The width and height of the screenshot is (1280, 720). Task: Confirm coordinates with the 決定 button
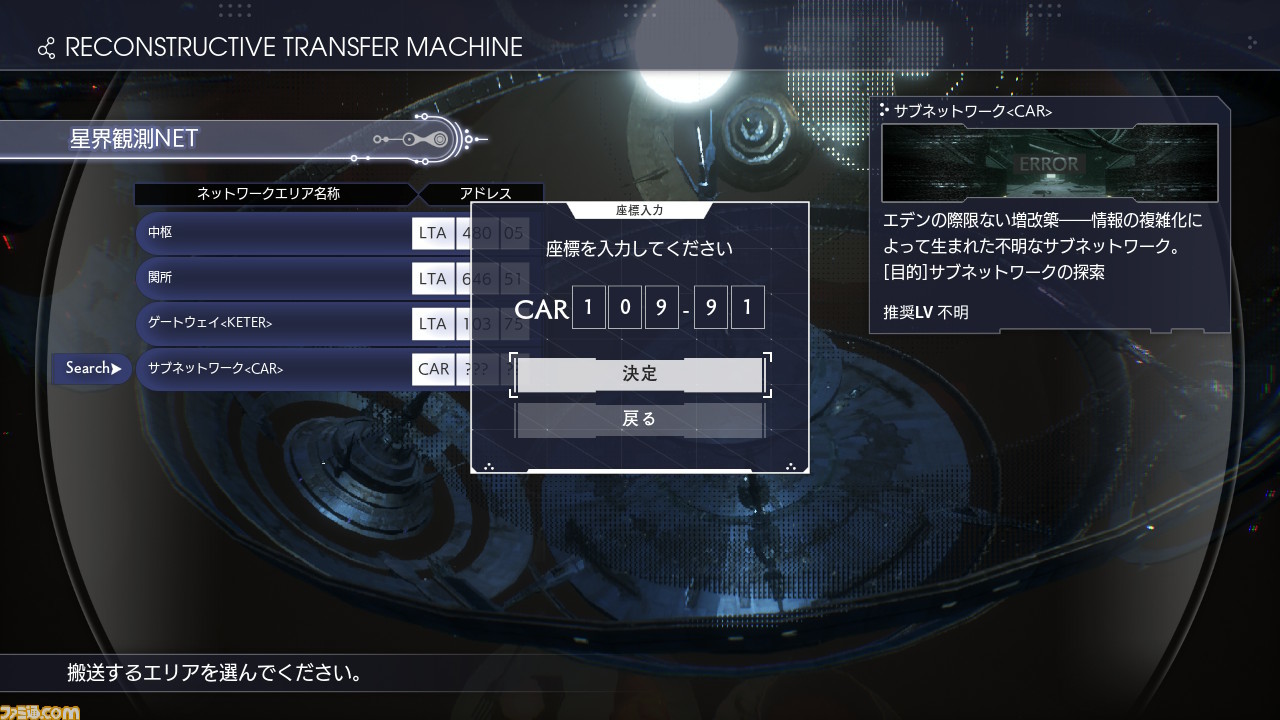tap(640, 374)
